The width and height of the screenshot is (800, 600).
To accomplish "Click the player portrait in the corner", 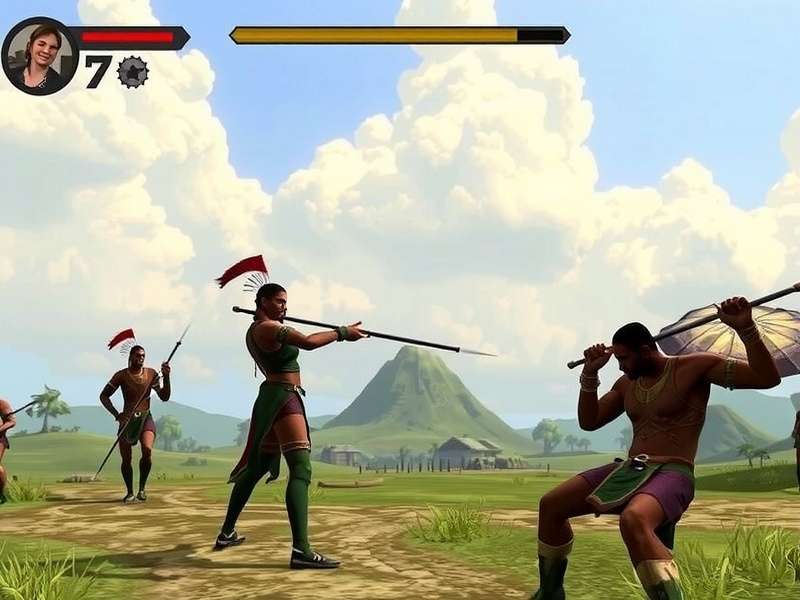I will pyautogui.click(x=40, y=56).
